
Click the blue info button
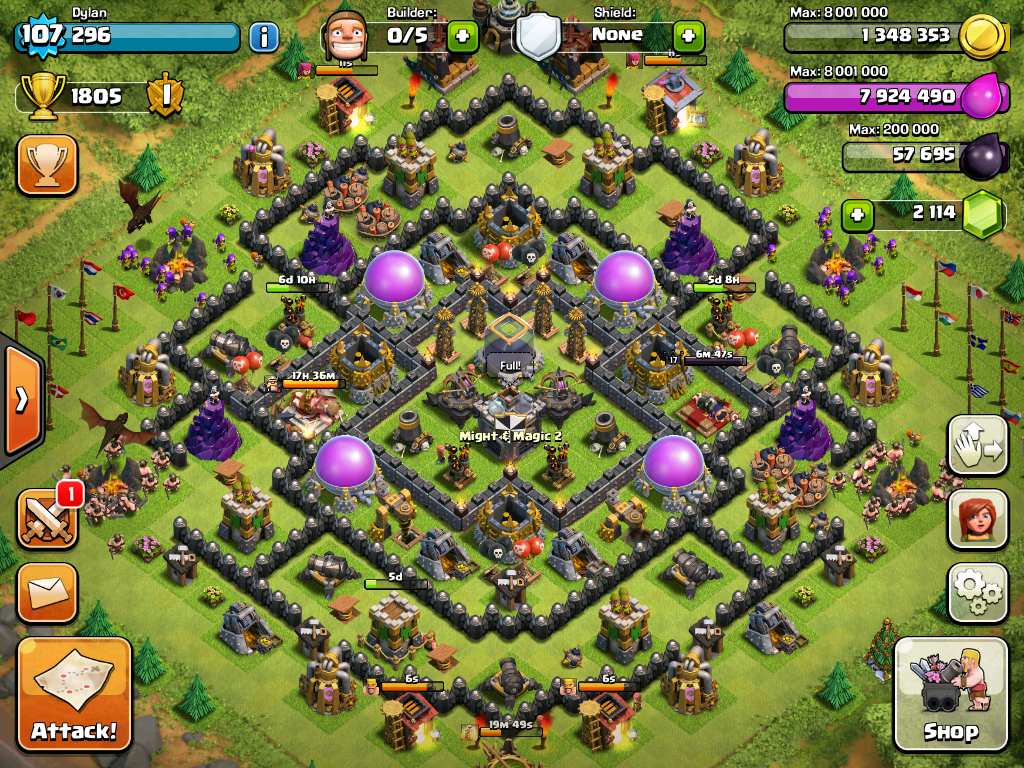(x=264, y=38)
